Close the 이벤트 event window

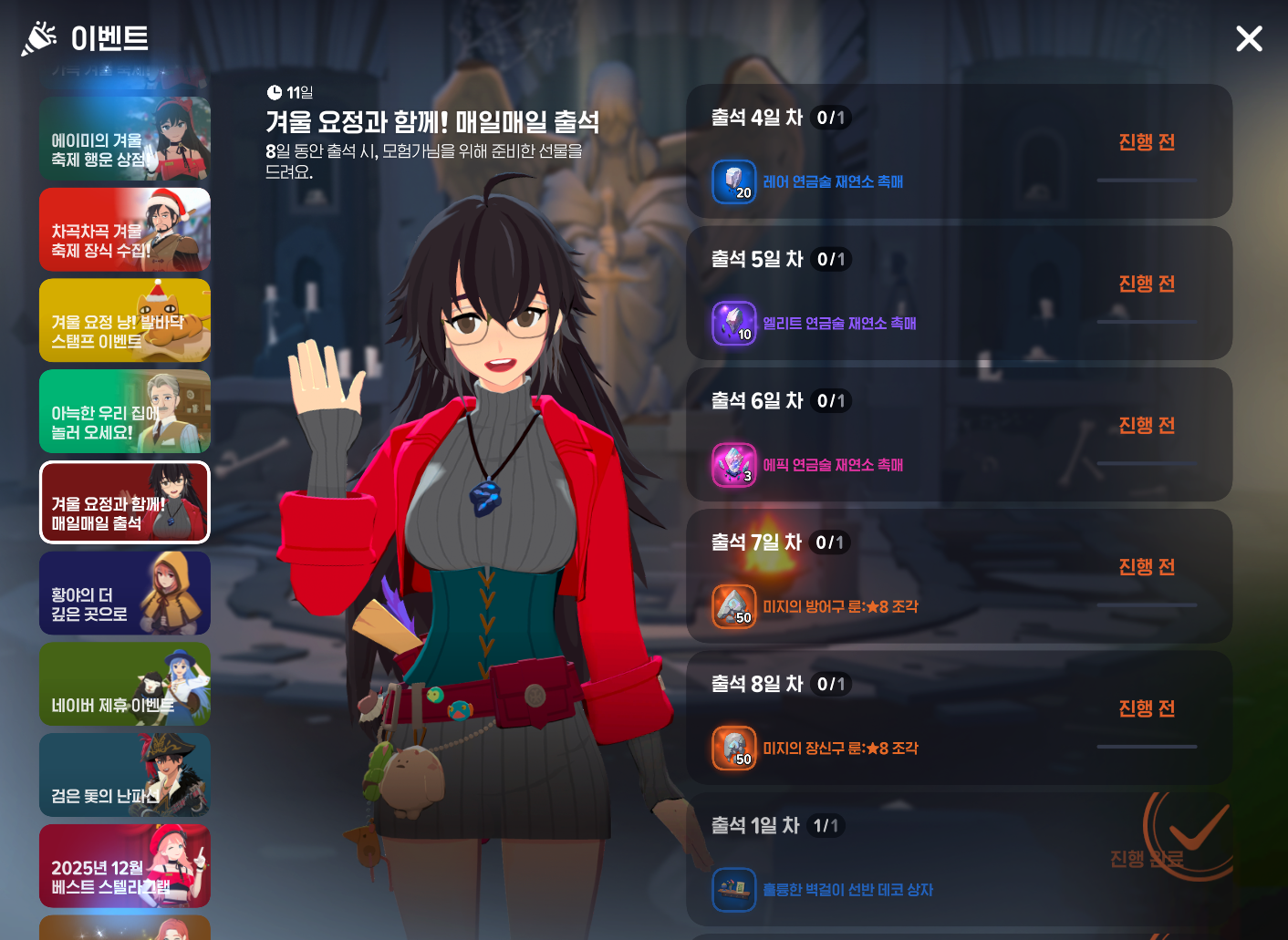1249,38
